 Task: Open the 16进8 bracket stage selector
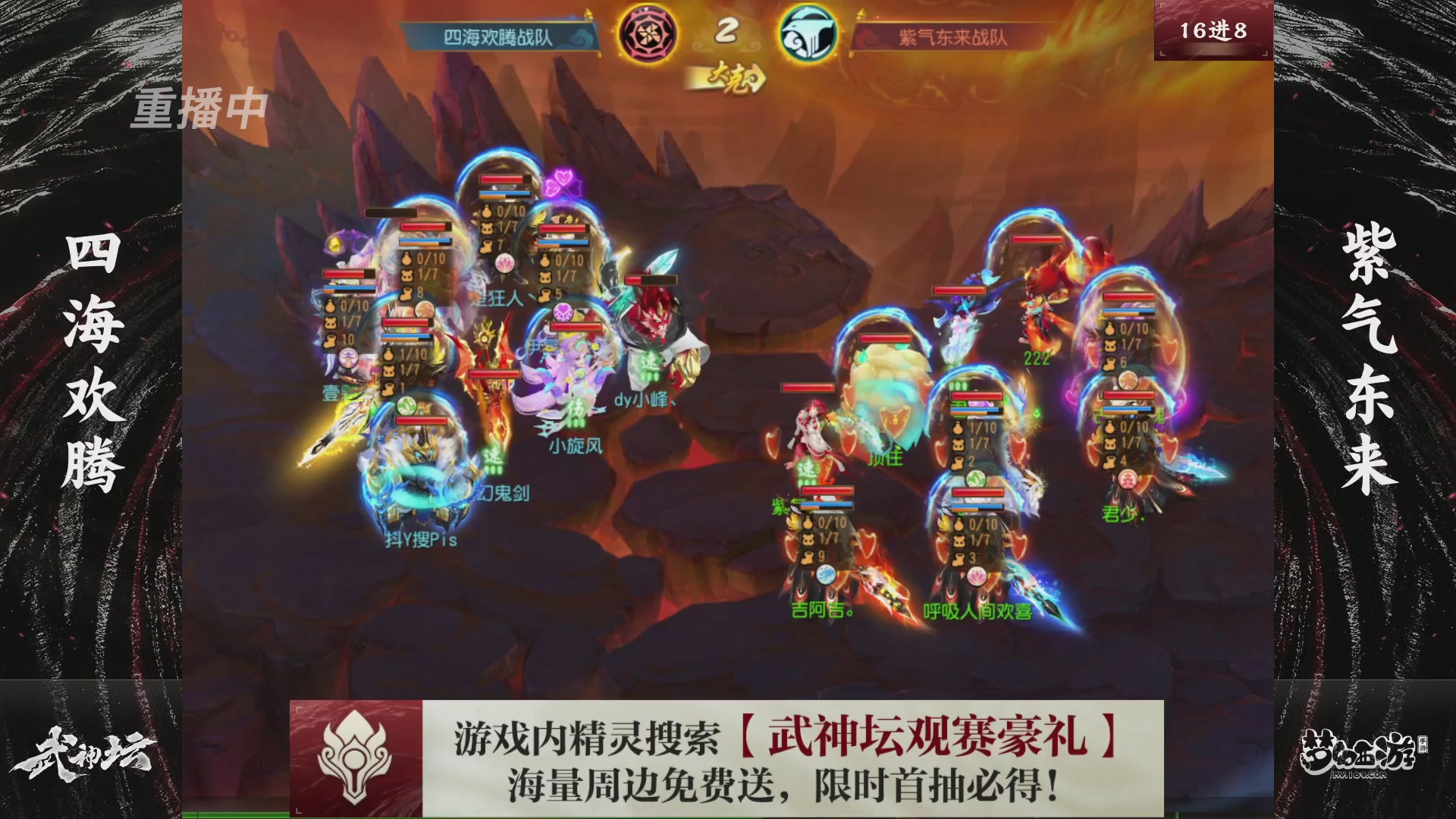1215,31
